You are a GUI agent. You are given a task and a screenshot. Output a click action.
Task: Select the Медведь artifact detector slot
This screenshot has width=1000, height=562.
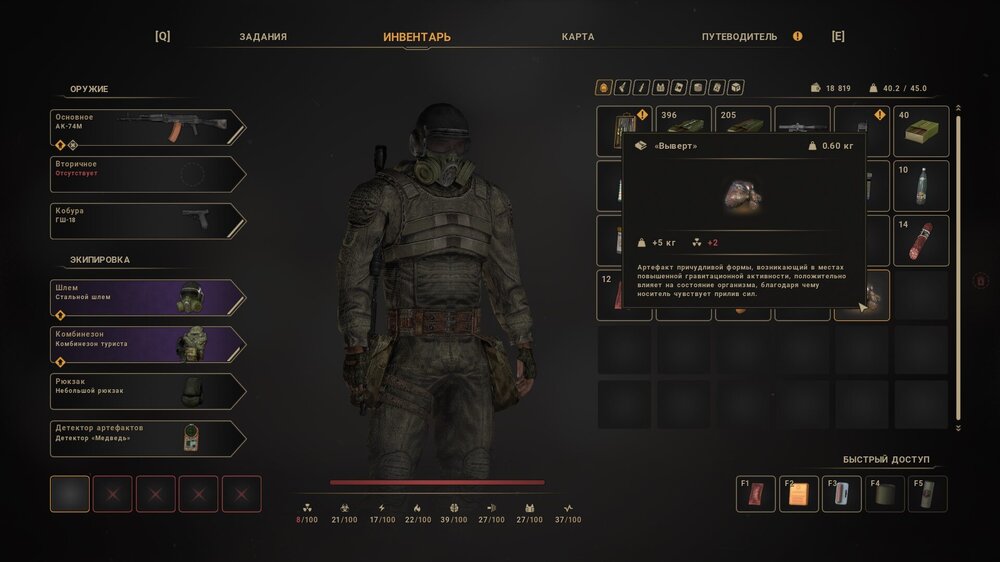147,439
